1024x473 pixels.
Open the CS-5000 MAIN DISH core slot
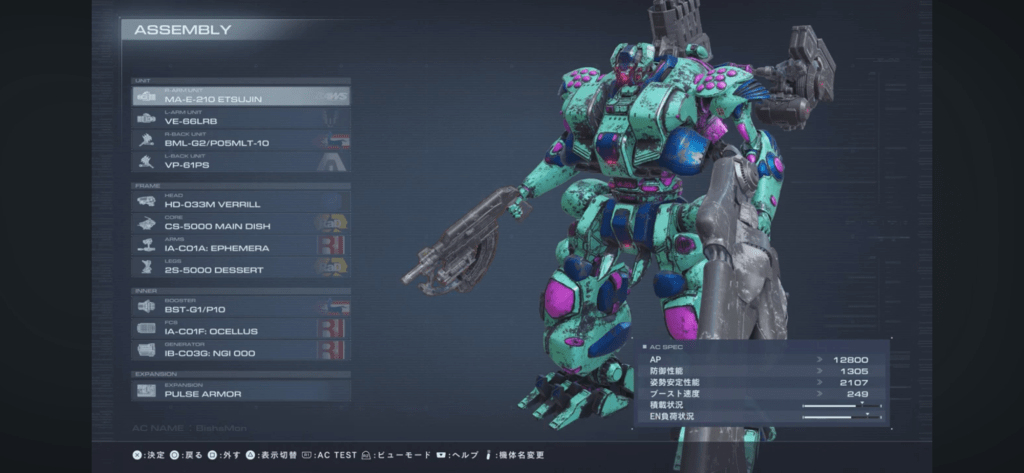tap(240, 224)
